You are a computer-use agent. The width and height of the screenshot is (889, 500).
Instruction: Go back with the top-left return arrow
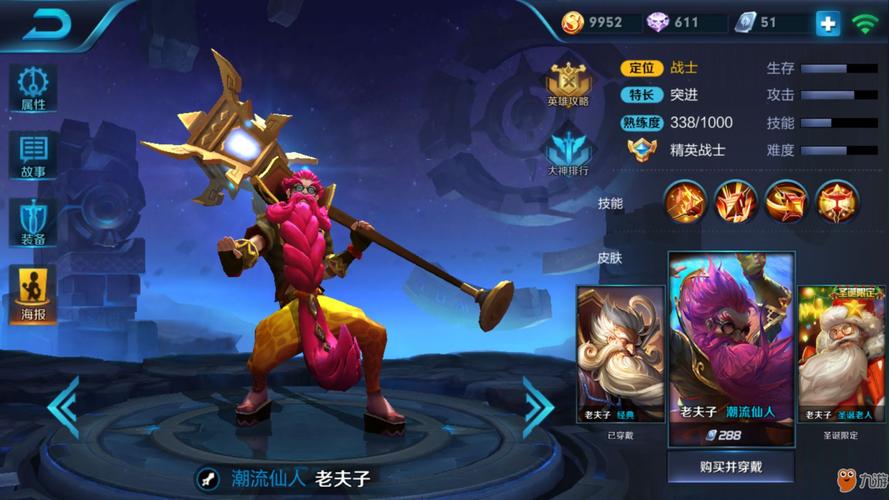click(47, 24)
